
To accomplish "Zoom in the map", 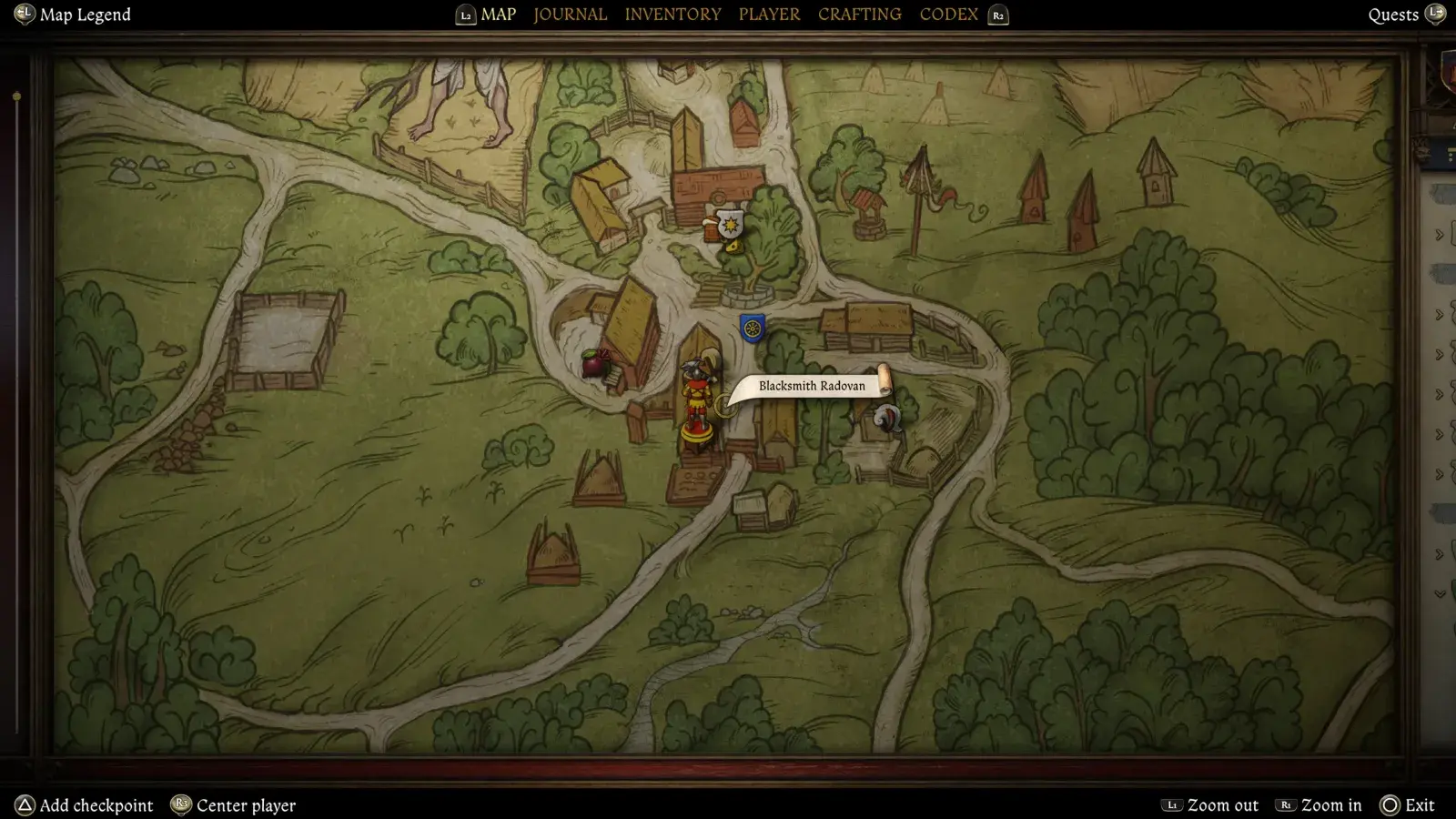I will [x=1330, y=805].
